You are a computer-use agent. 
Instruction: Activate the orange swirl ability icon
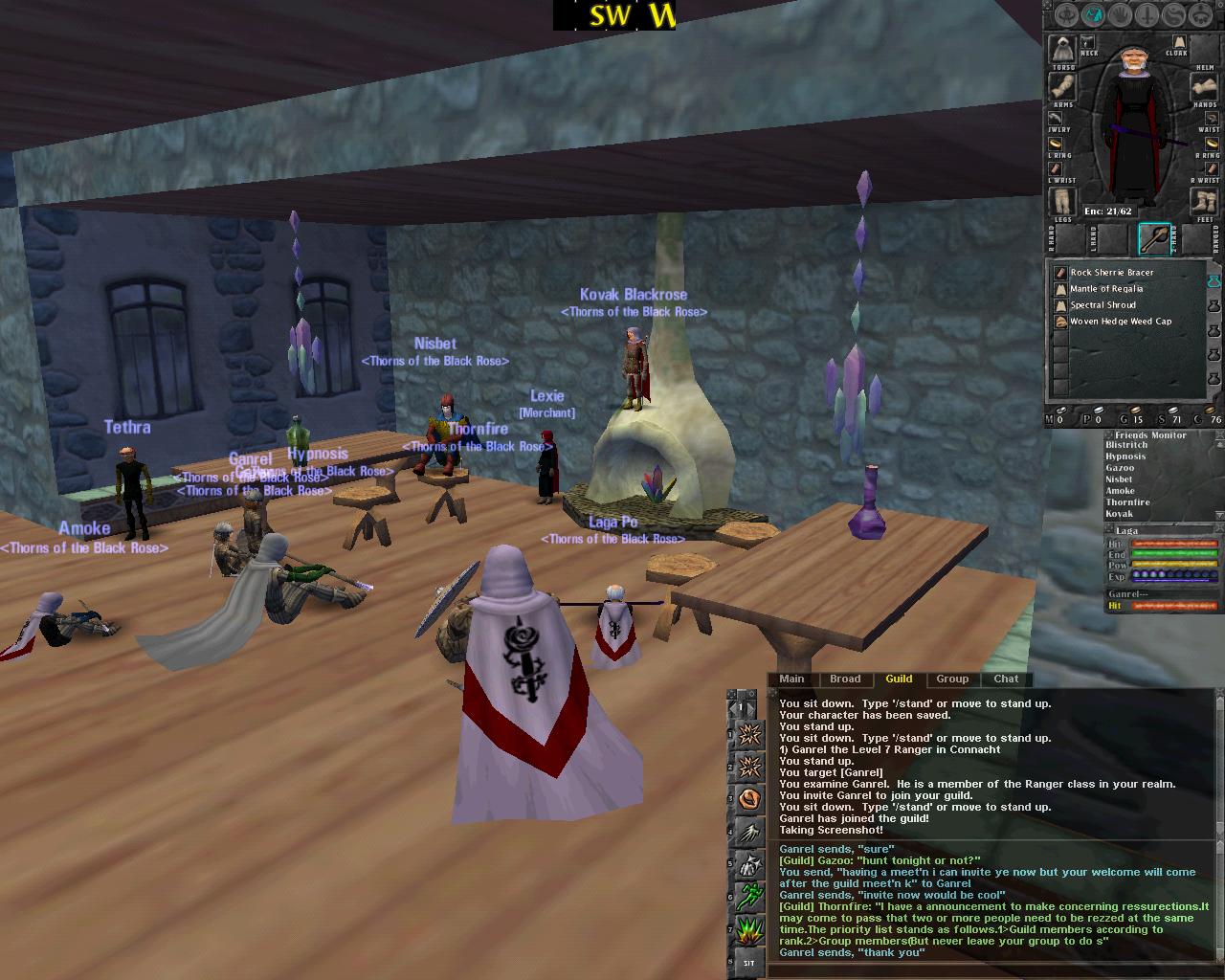pyautogui.click(x=750, y=797)
